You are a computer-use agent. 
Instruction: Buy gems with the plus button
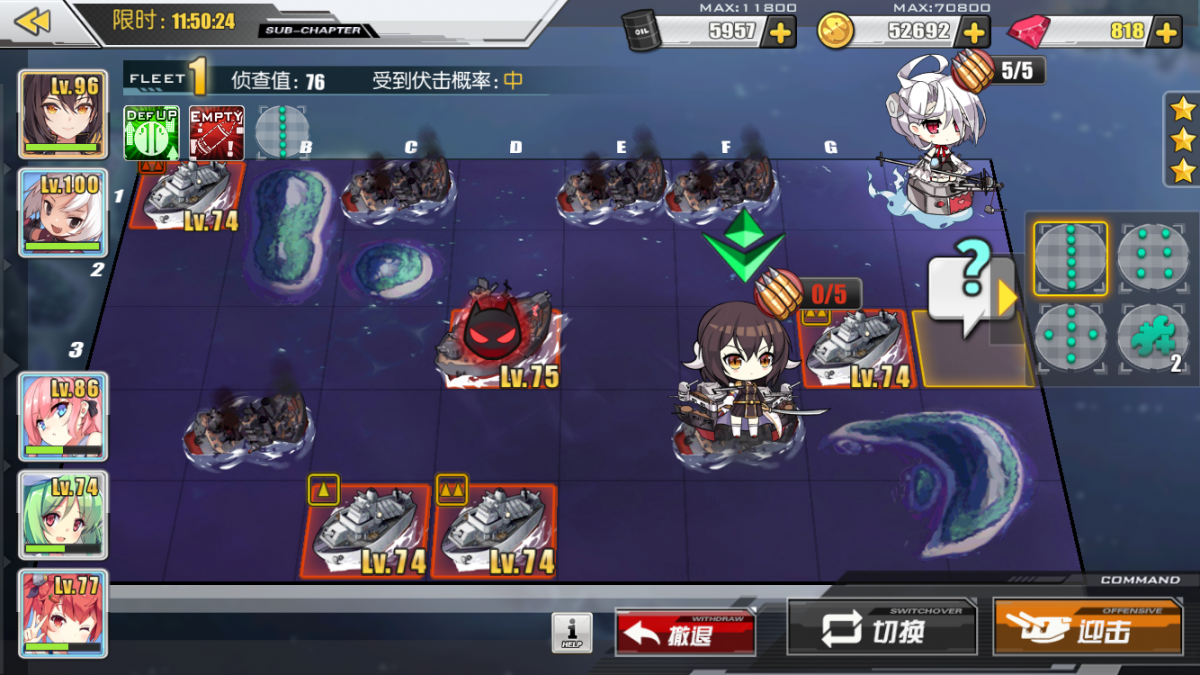(1166, 32)
